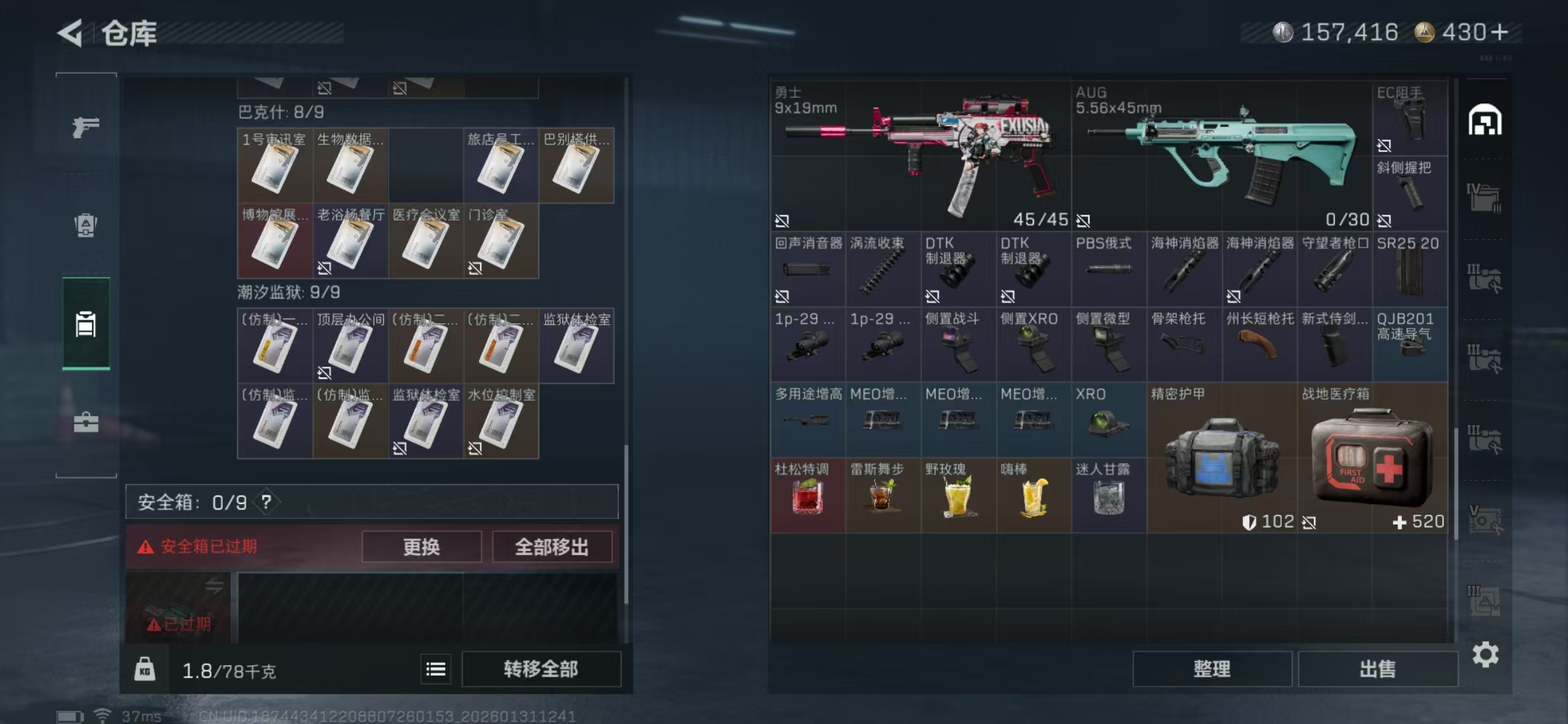Screen dimensions: 1568x724
Task: Select the pistol weapons tab icon
Action: coord(85,127)
